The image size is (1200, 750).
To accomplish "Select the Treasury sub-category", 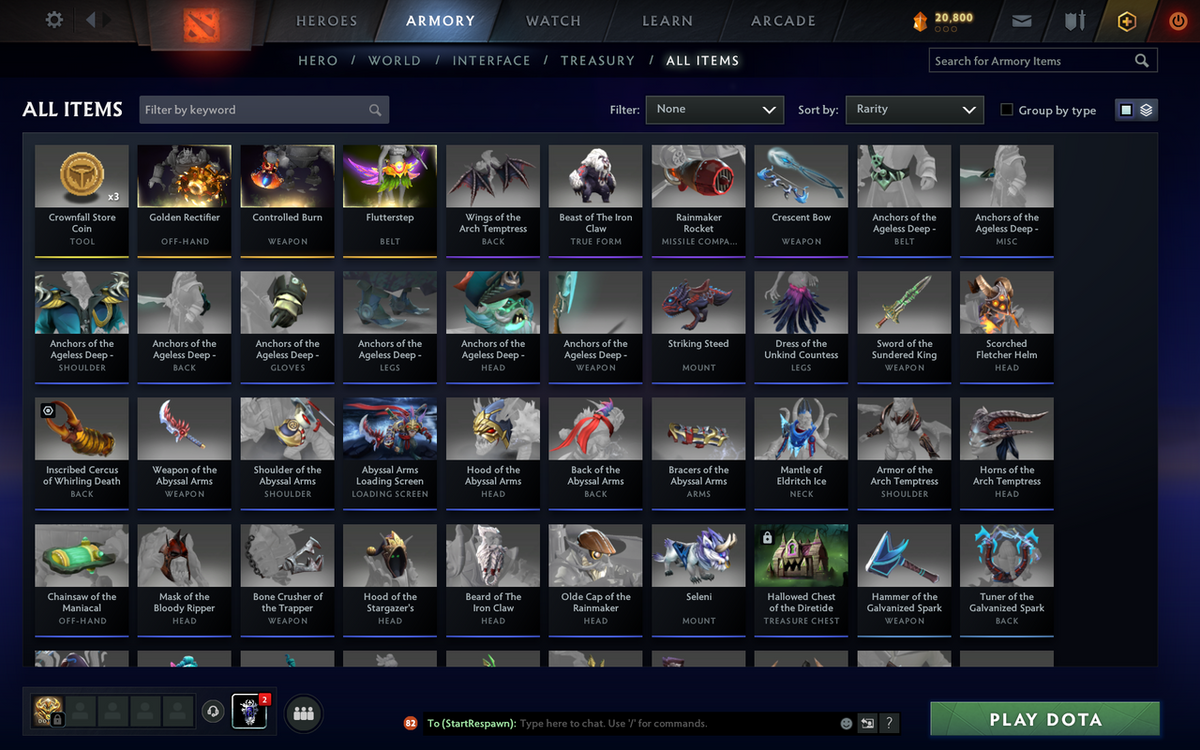I will pyautogui.click(x=597, y=61).
